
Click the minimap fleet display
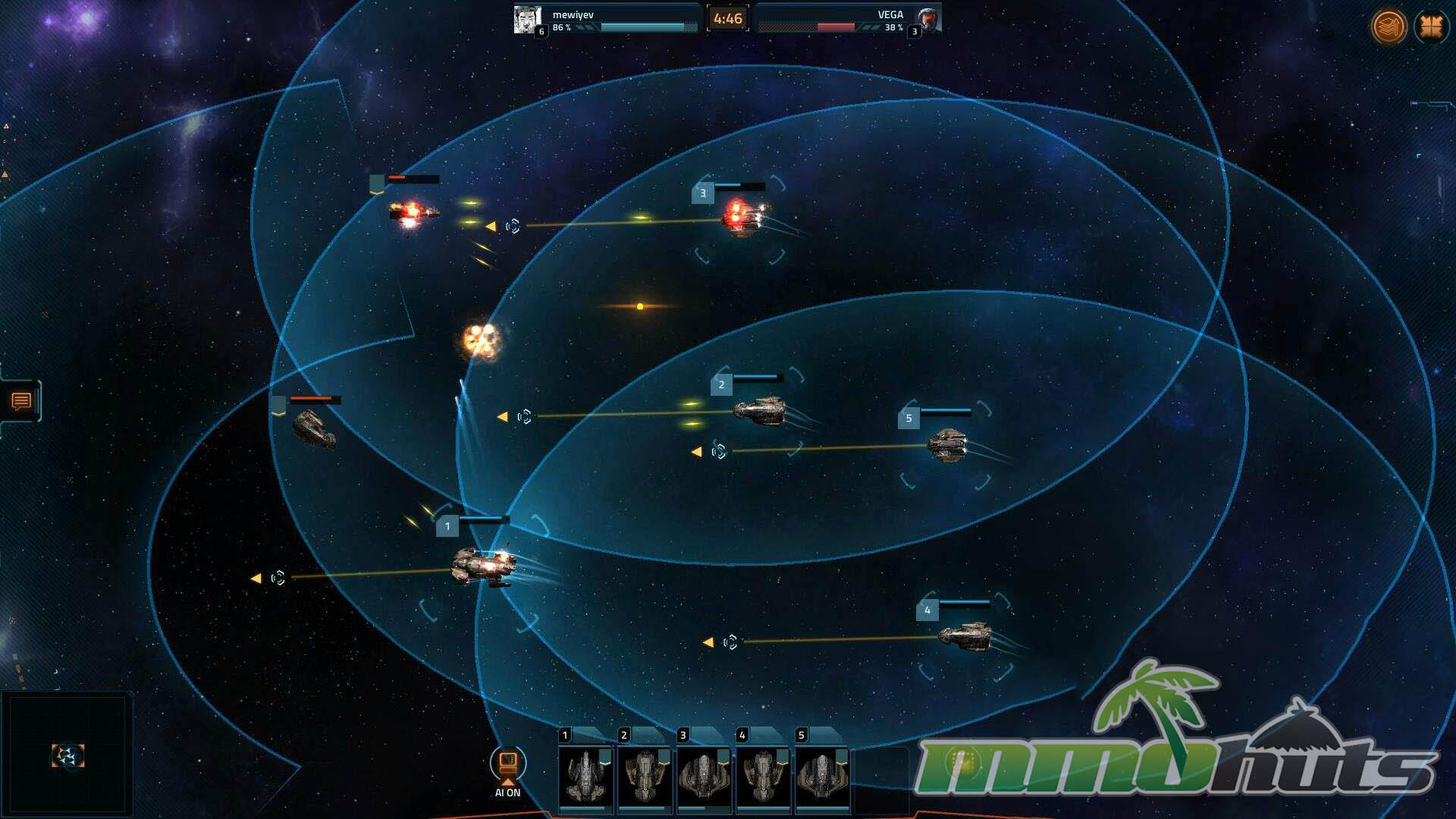(67, 755)
